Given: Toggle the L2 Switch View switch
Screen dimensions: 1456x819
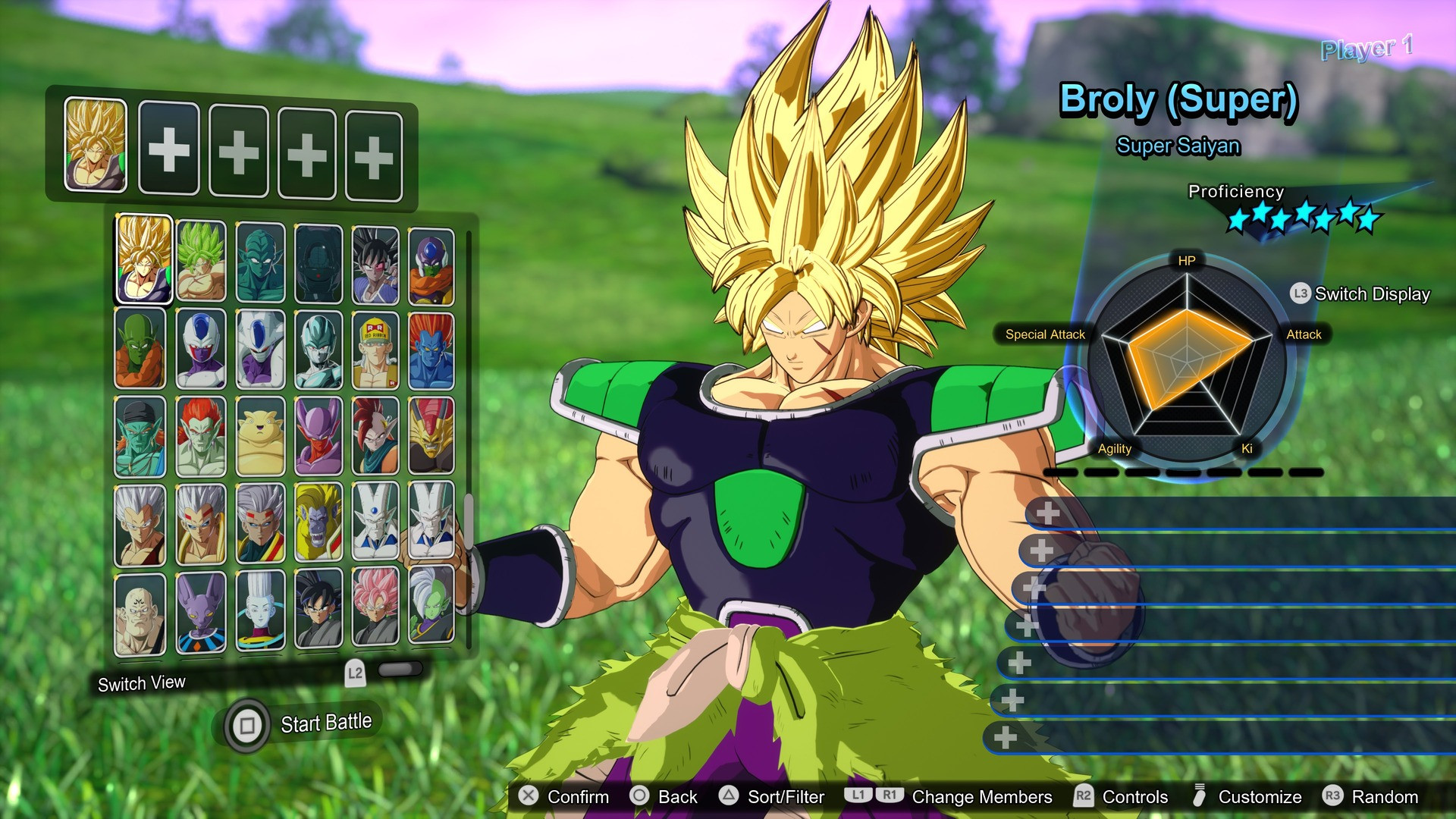Looking at the screenshot, I should click(400, 670).
